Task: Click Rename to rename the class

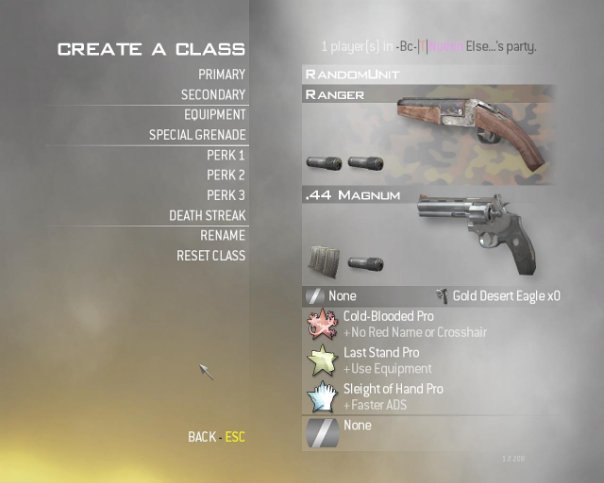Action: coord(222,235)
